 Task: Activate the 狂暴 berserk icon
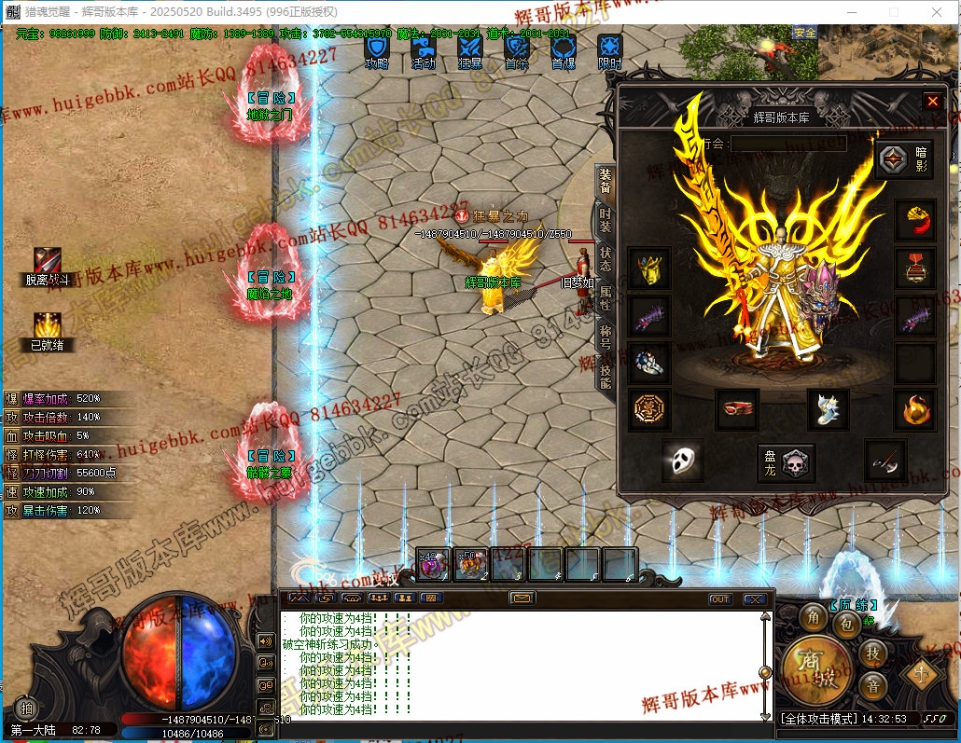point(470,49)
